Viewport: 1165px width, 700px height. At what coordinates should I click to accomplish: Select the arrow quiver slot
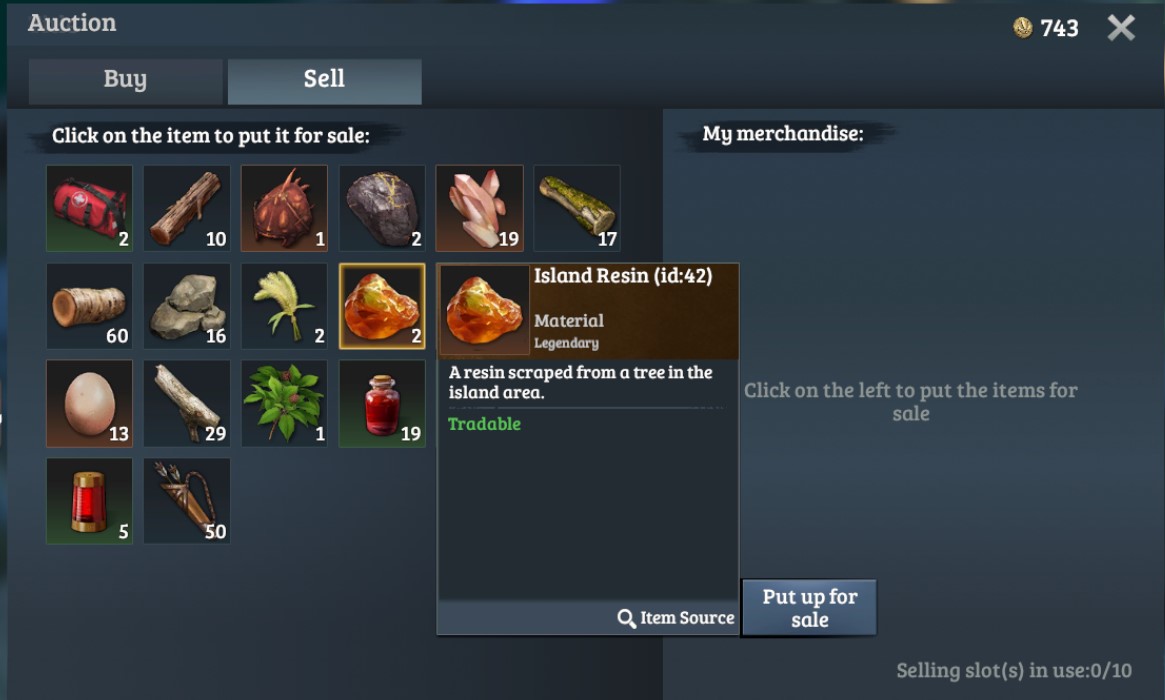click(187, 501)
